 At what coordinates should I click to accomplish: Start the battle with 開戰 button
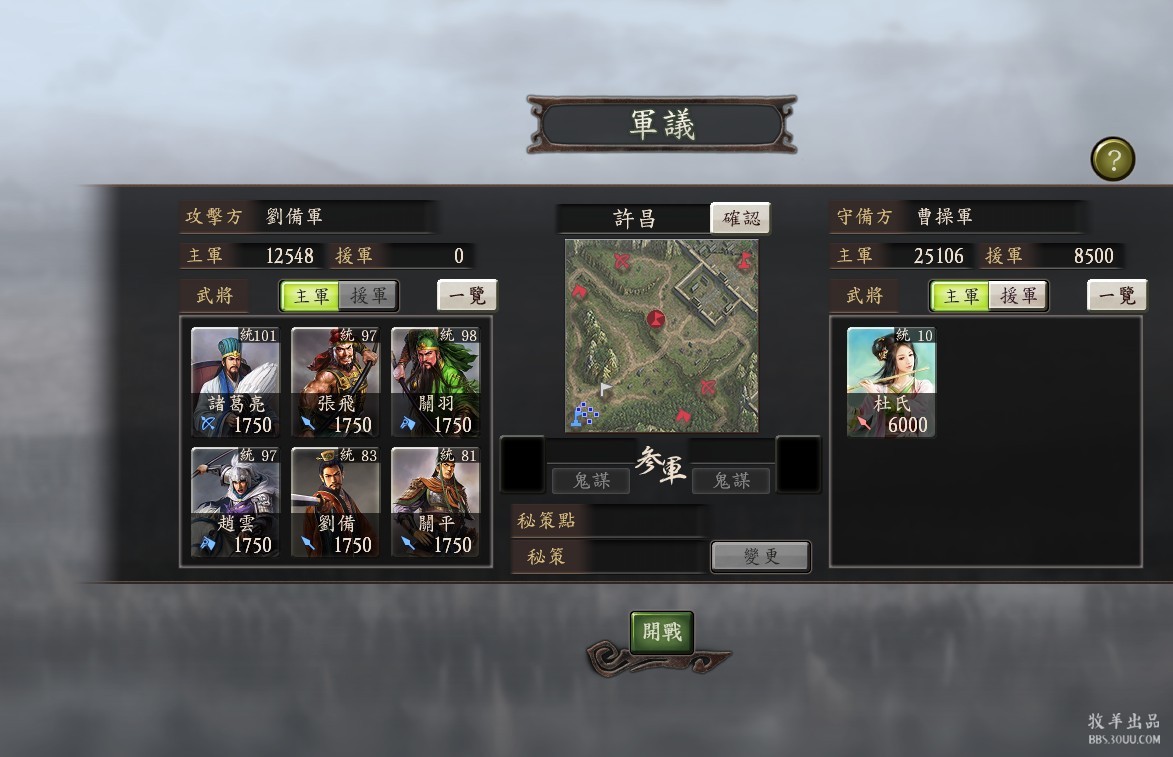tap(661, 632)
